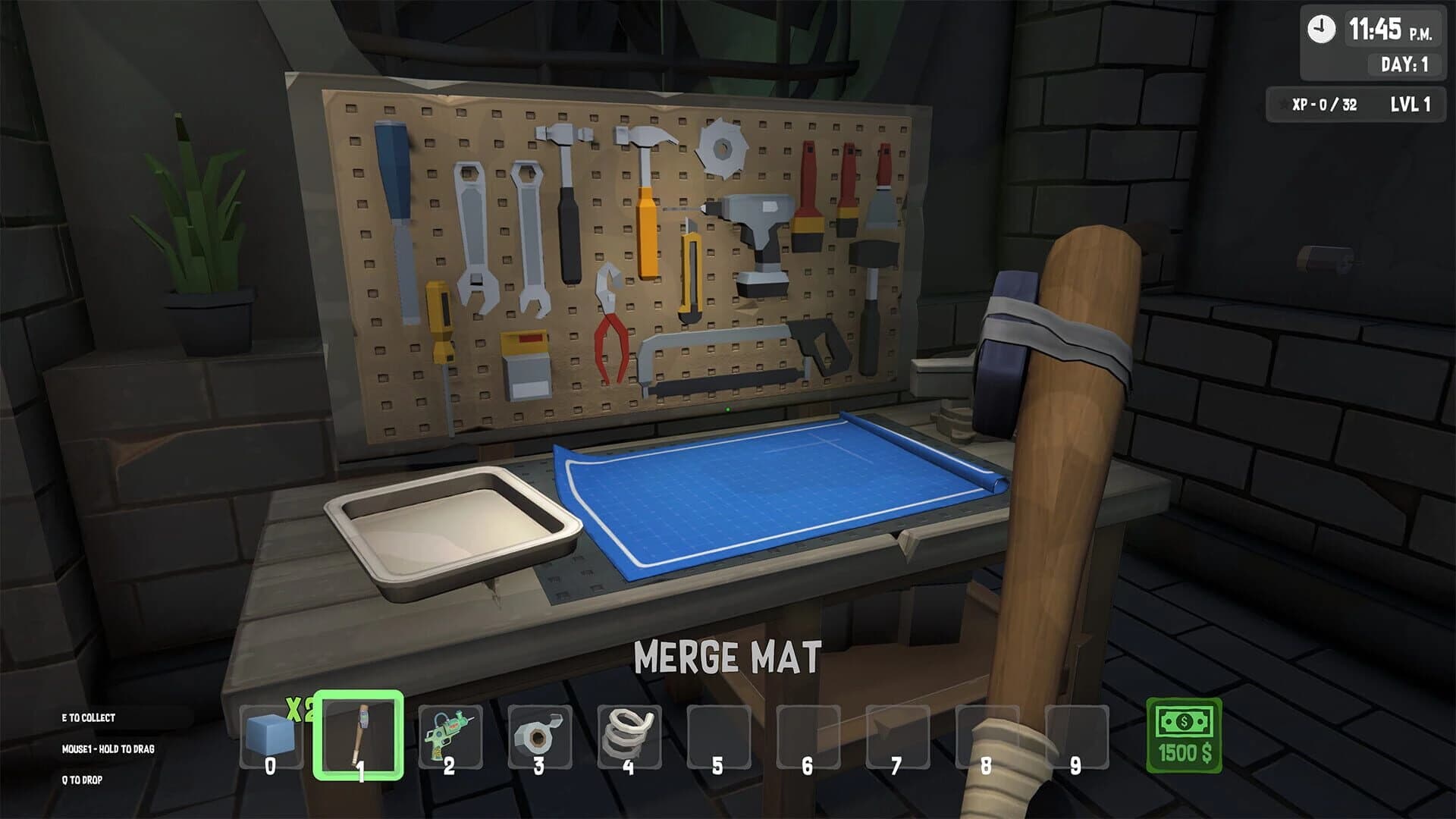This screenshot has width=1456, height=819.
Task: Click the taped baseball bat
Action: click(x=1054, y=455)
